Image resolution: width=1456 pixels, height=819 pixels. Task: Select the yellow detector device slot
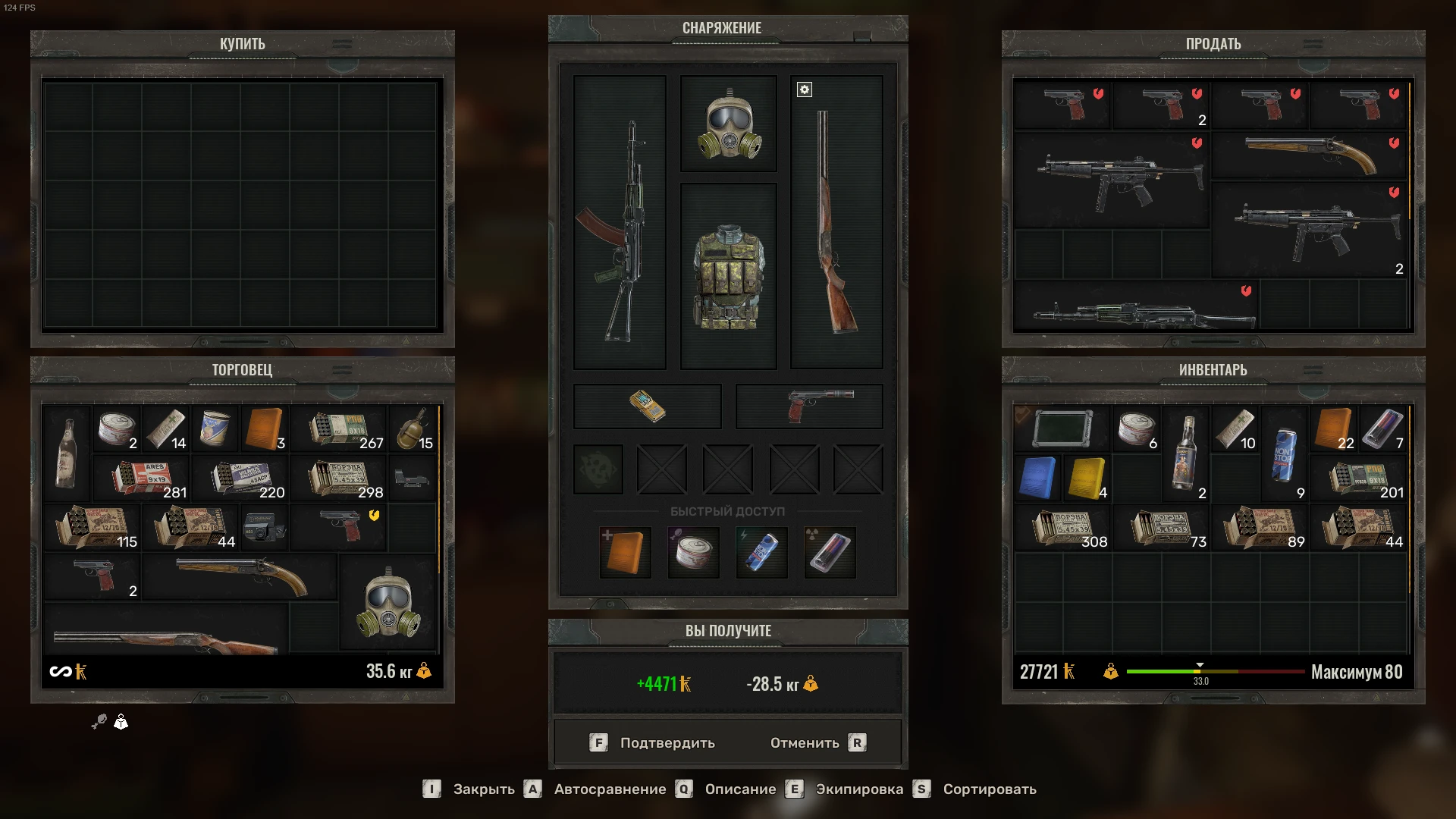click(x=647, y=406)
